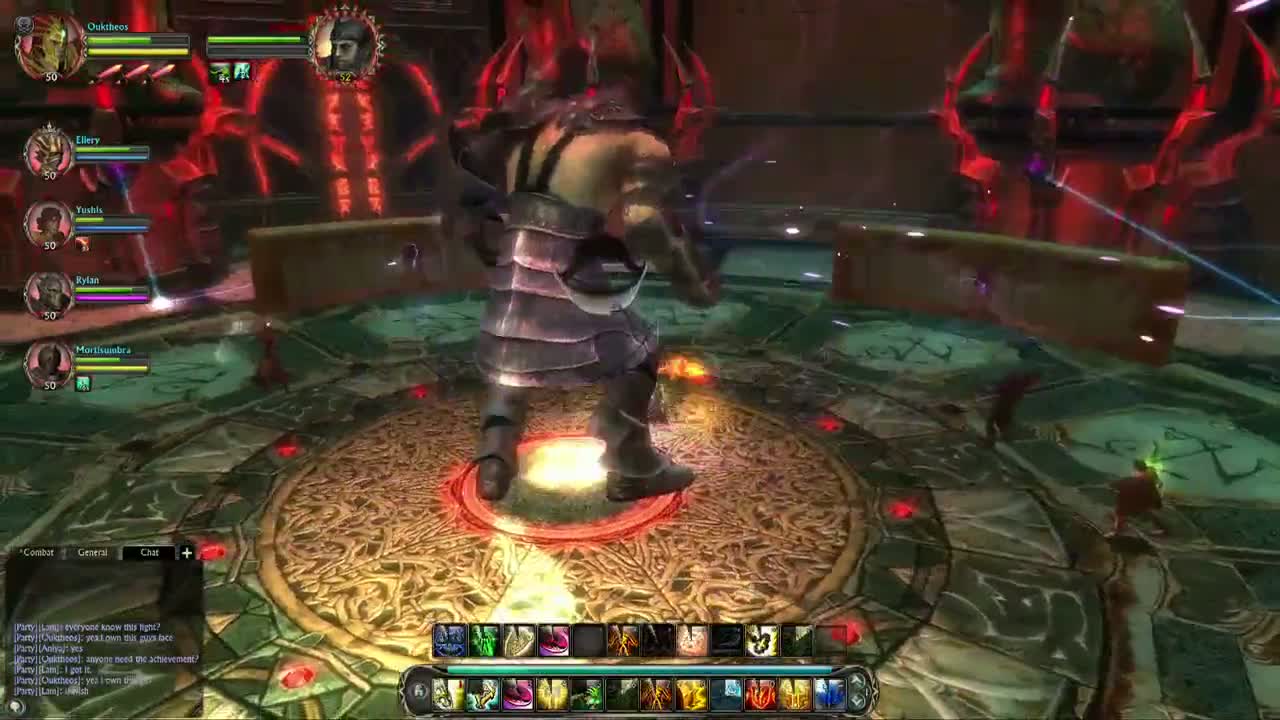This screenshot has height=720, width=1280.
Task: Switch to the Combat chat tab
Action: (x=38, y=552)
